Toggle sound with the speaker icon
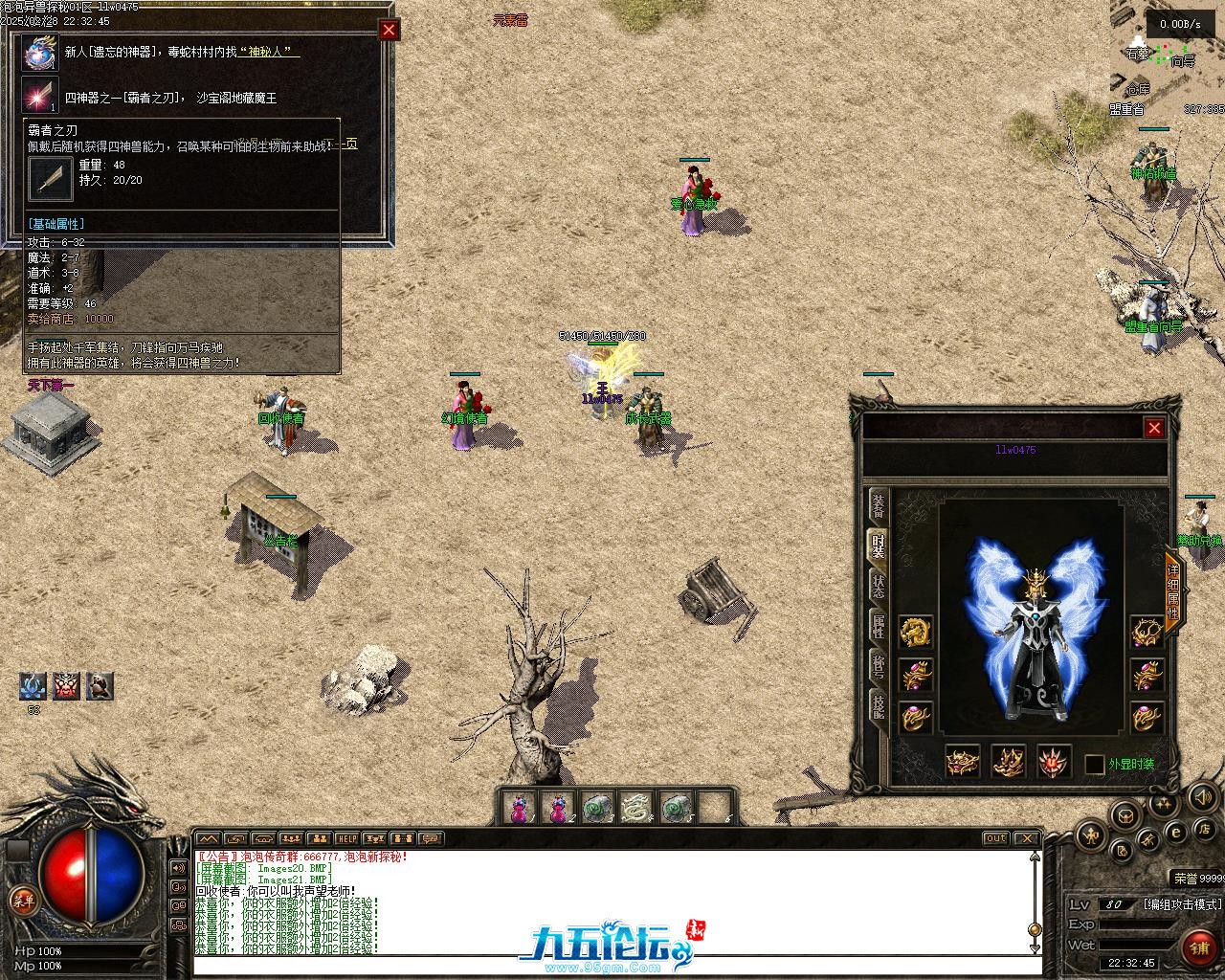 1202,796
